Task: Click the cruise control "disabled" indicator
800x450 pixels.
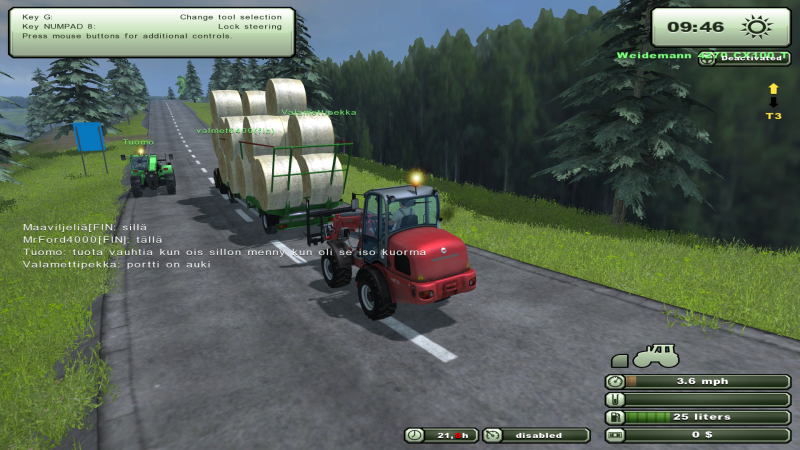Action: pos(537,435)
